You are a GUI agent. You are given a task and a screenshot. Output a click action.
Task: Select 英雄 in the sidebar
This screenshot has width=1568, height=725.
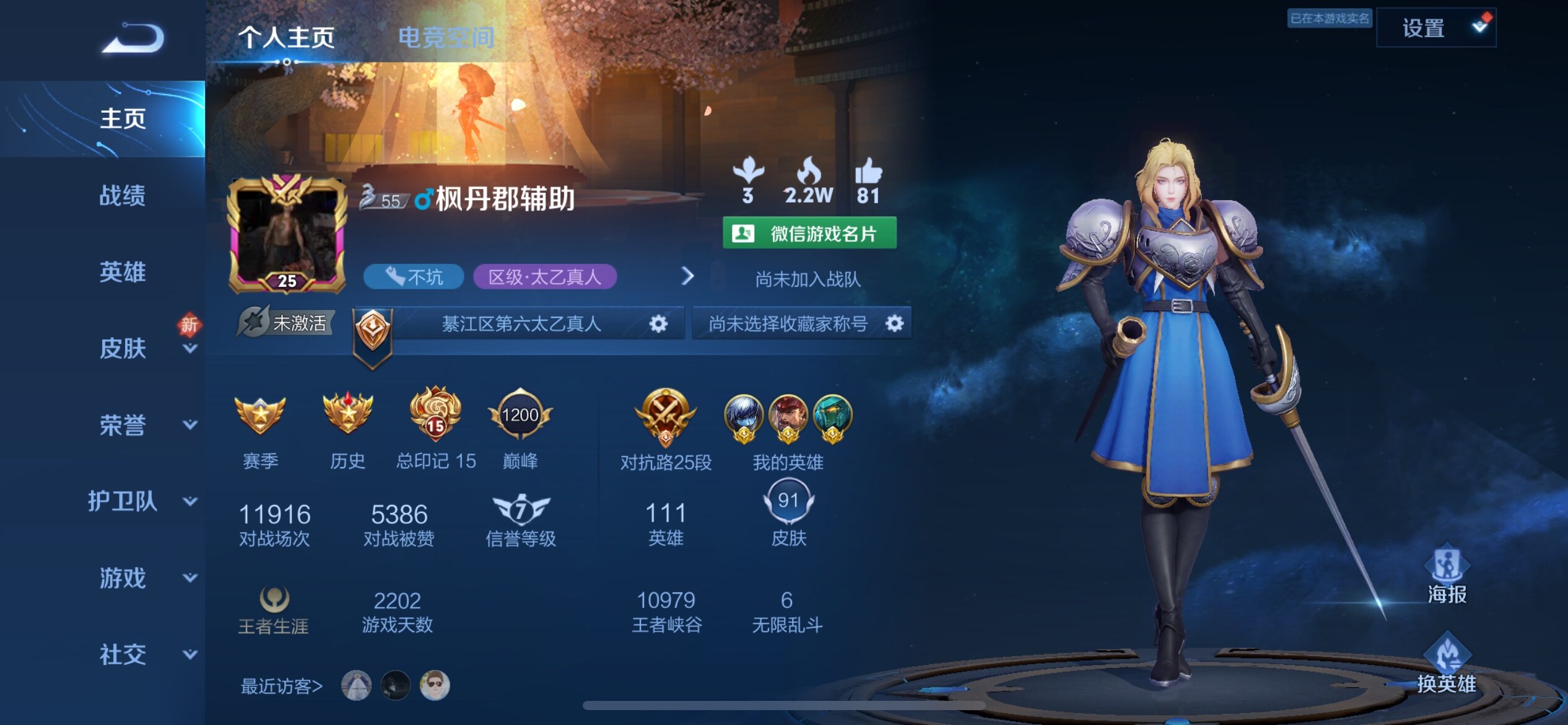(122, 272)
